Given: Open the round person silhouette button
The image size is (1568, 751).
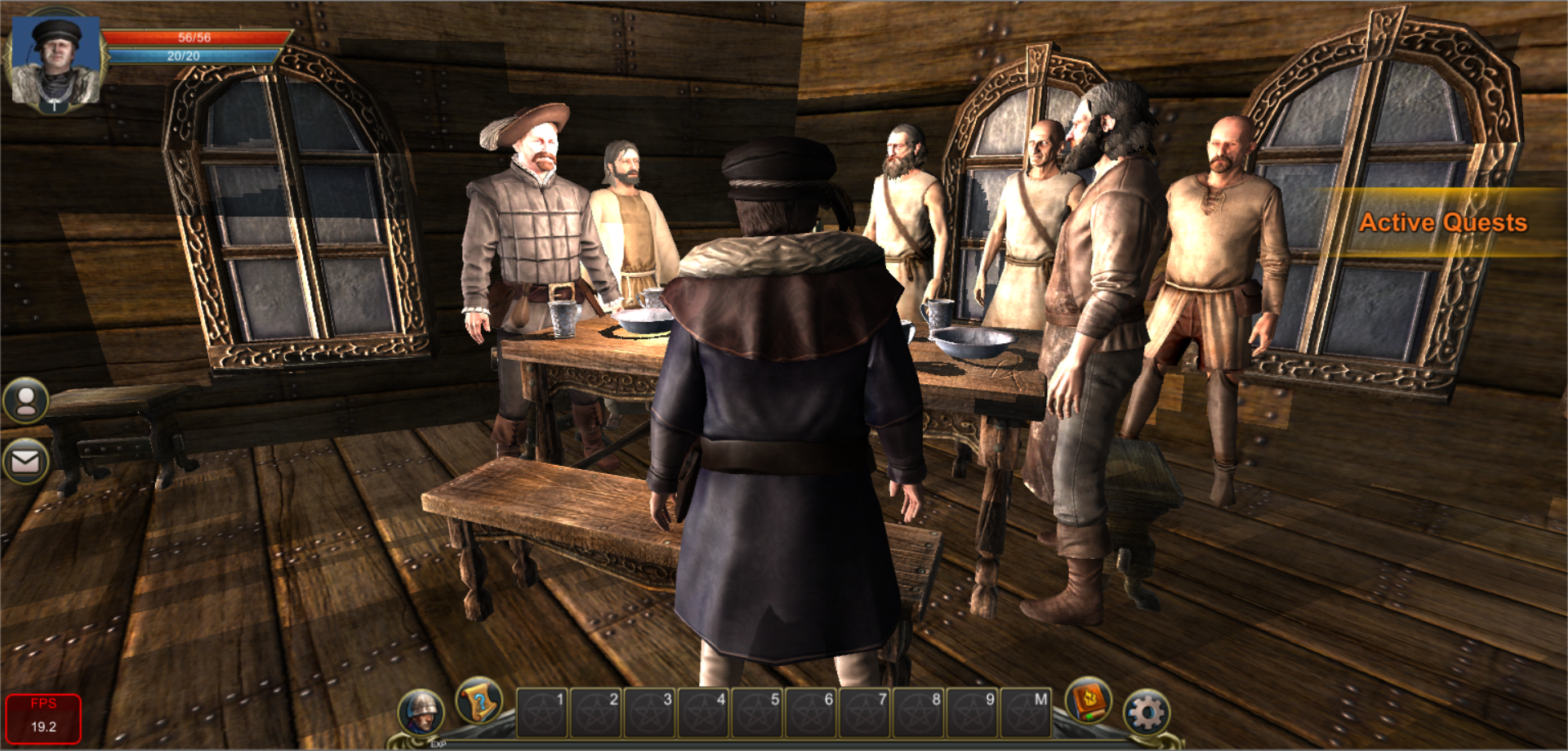Looking at the screenshot, I should 26,400.
